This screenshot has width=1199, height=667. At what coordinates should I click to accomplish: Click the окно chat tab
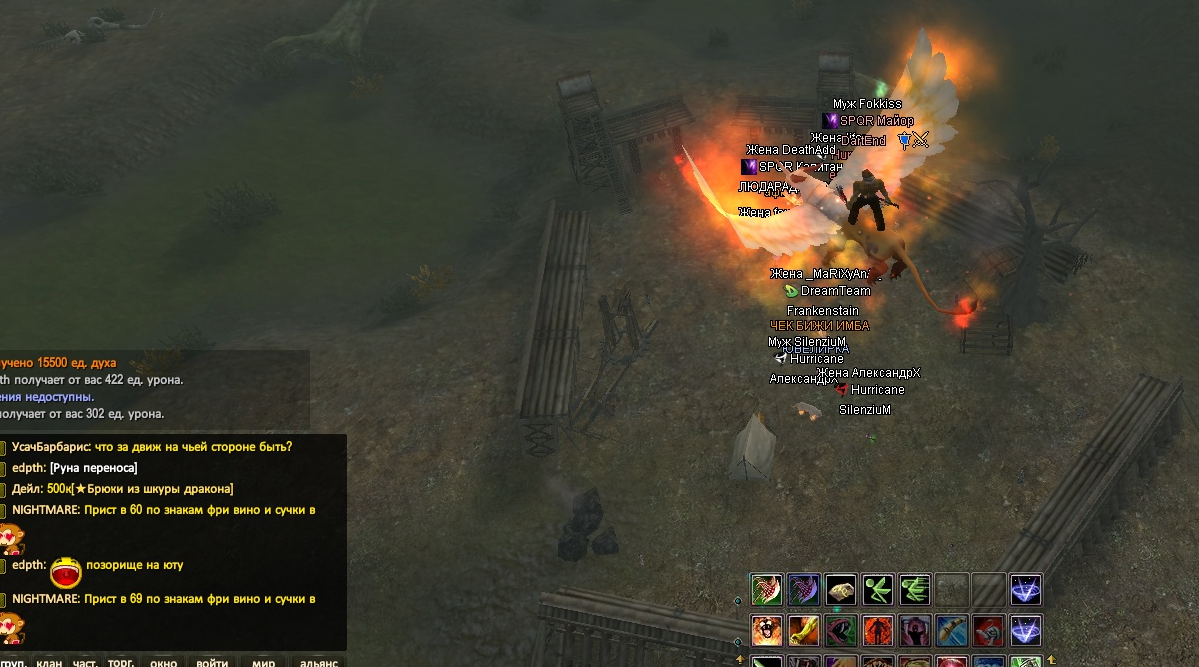[164, 661]
